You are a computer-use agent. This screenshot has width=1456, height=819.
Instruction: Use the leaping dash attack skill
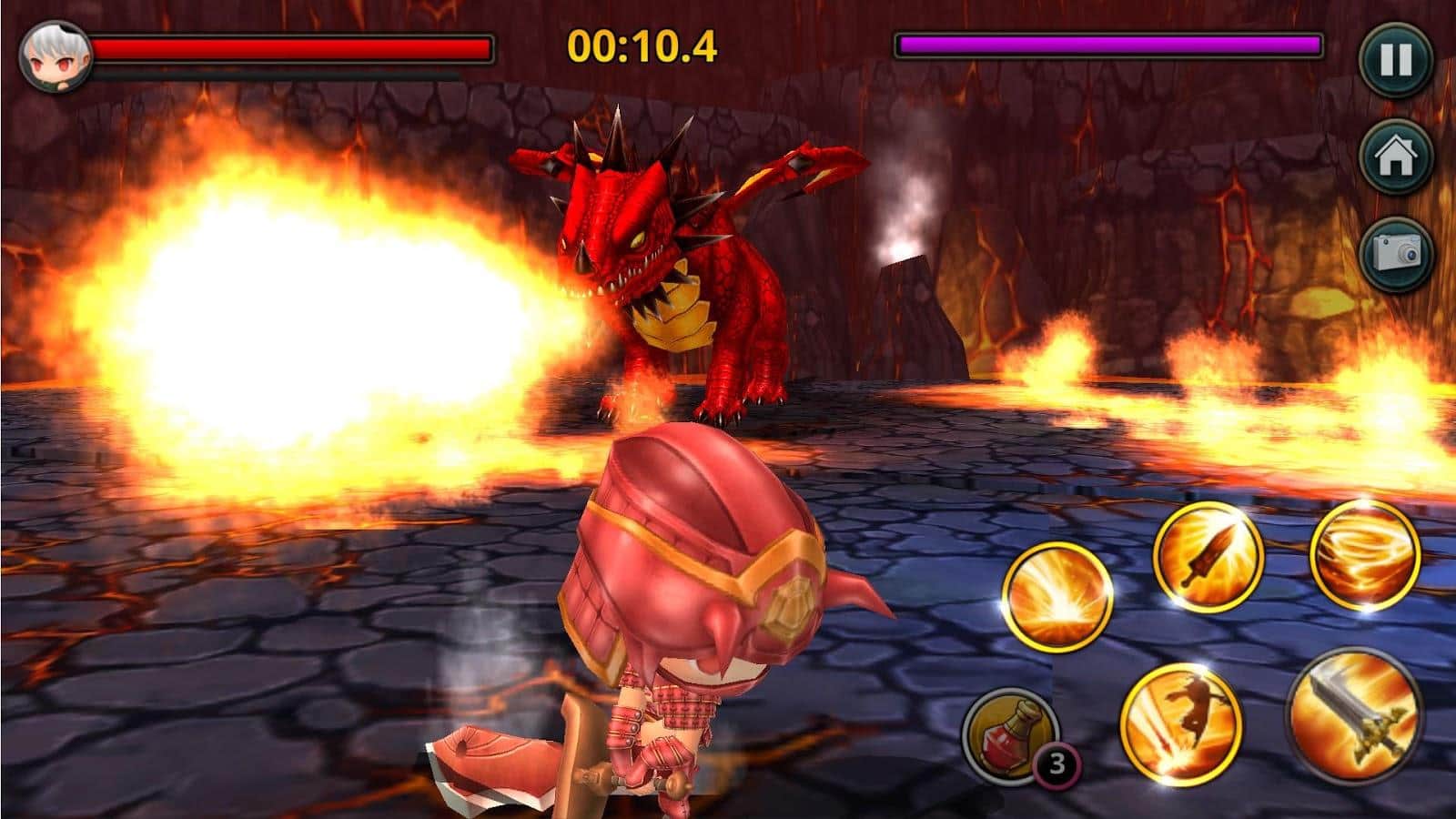pos(1180,722)
